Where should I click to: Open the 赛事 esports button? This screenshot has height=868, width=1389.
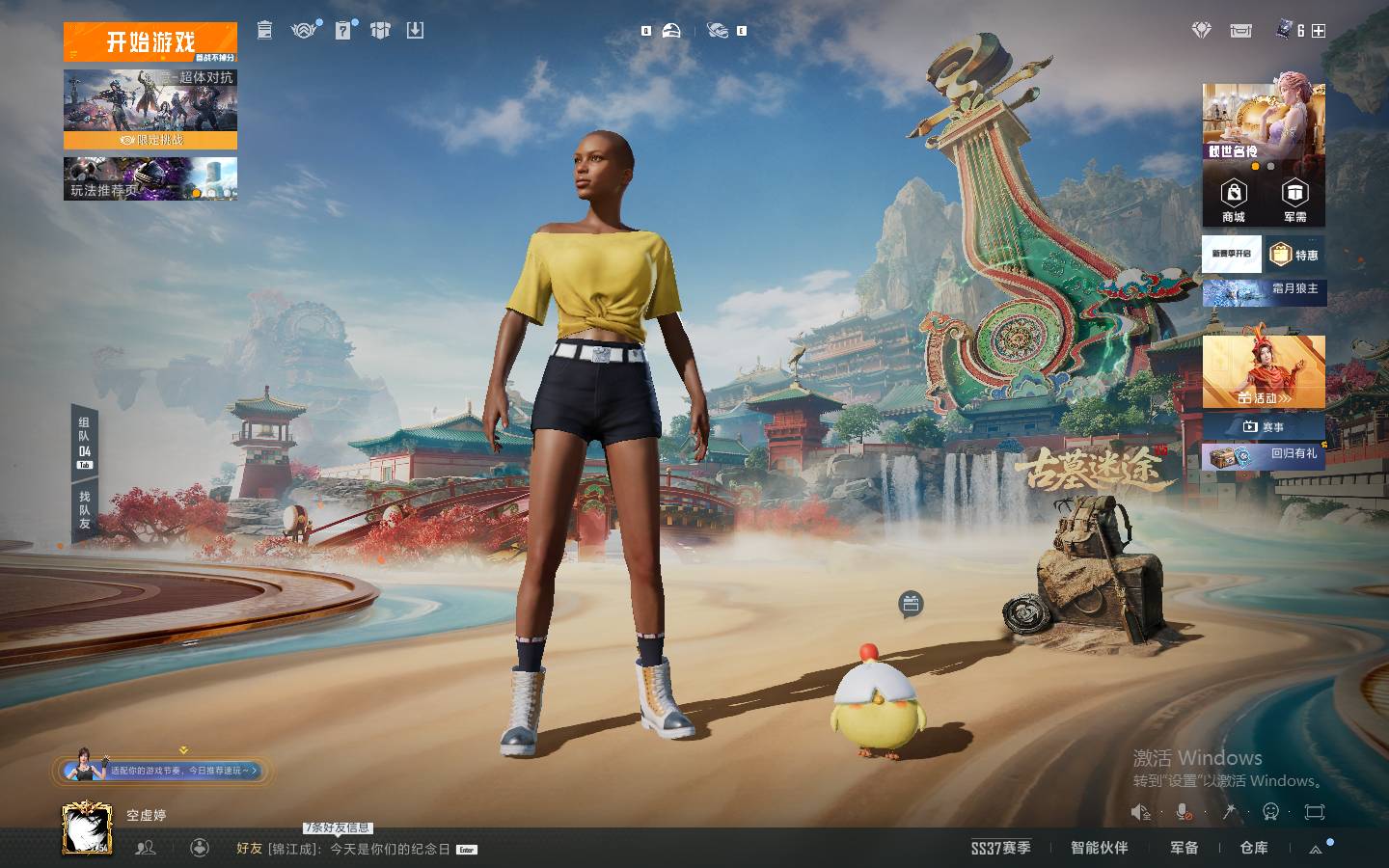click(1264, 426)
